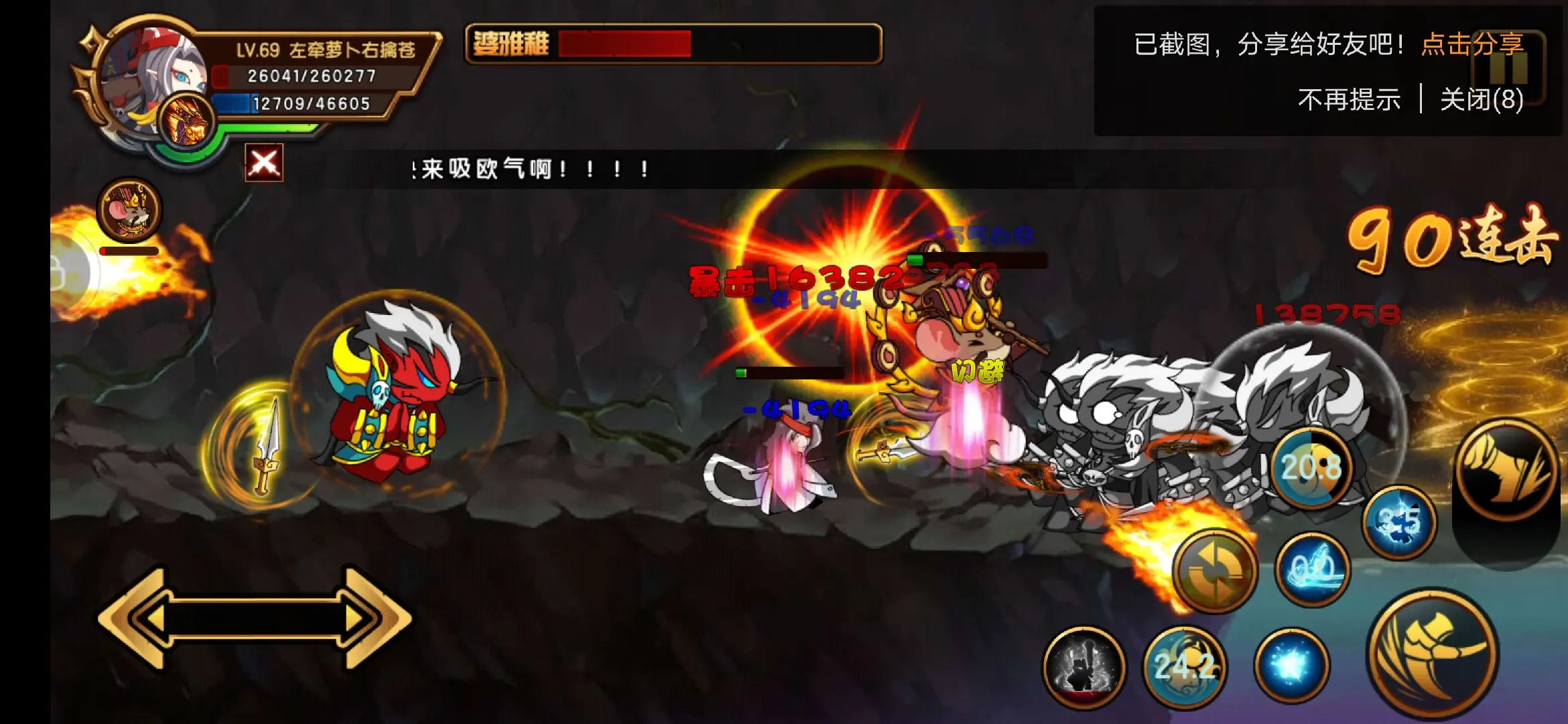Use the golden boot dash button
Viewport: 1568px width, 724px height.
(x=1506, y=469)
